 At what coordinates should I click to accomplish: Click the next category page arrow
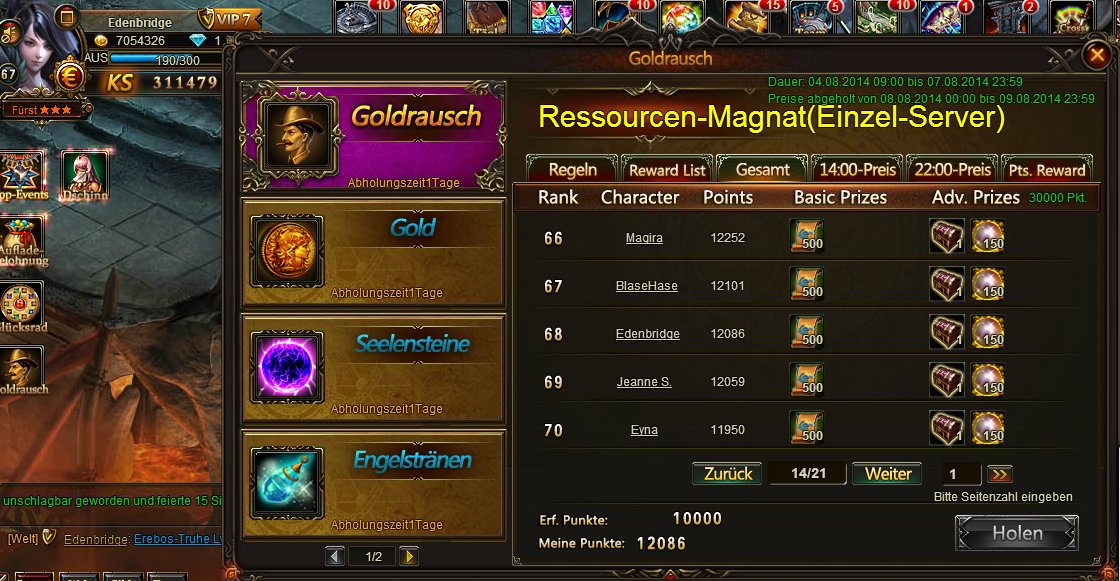409,556
